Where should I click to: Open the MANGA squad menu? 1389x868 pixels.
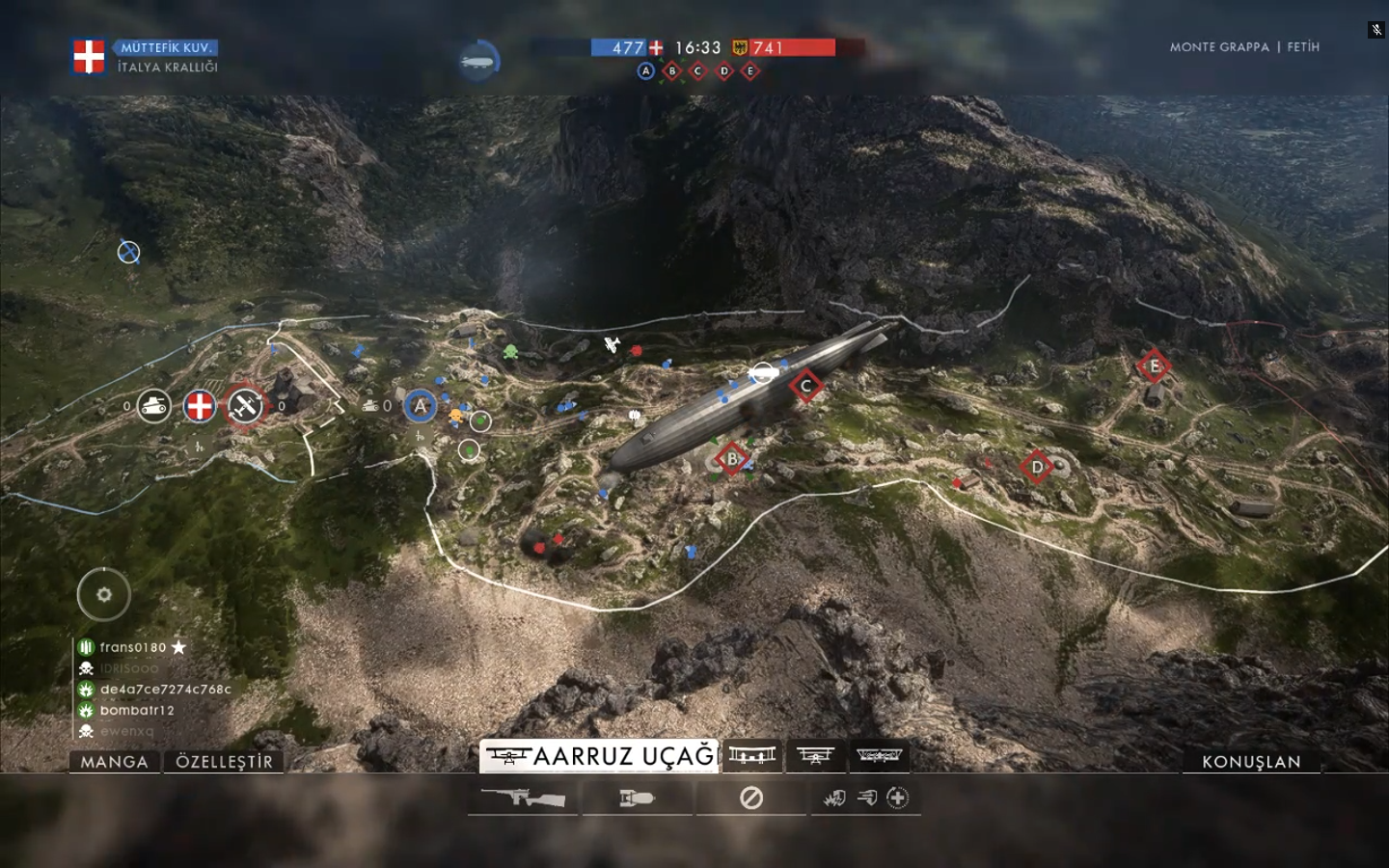(114, 762)
